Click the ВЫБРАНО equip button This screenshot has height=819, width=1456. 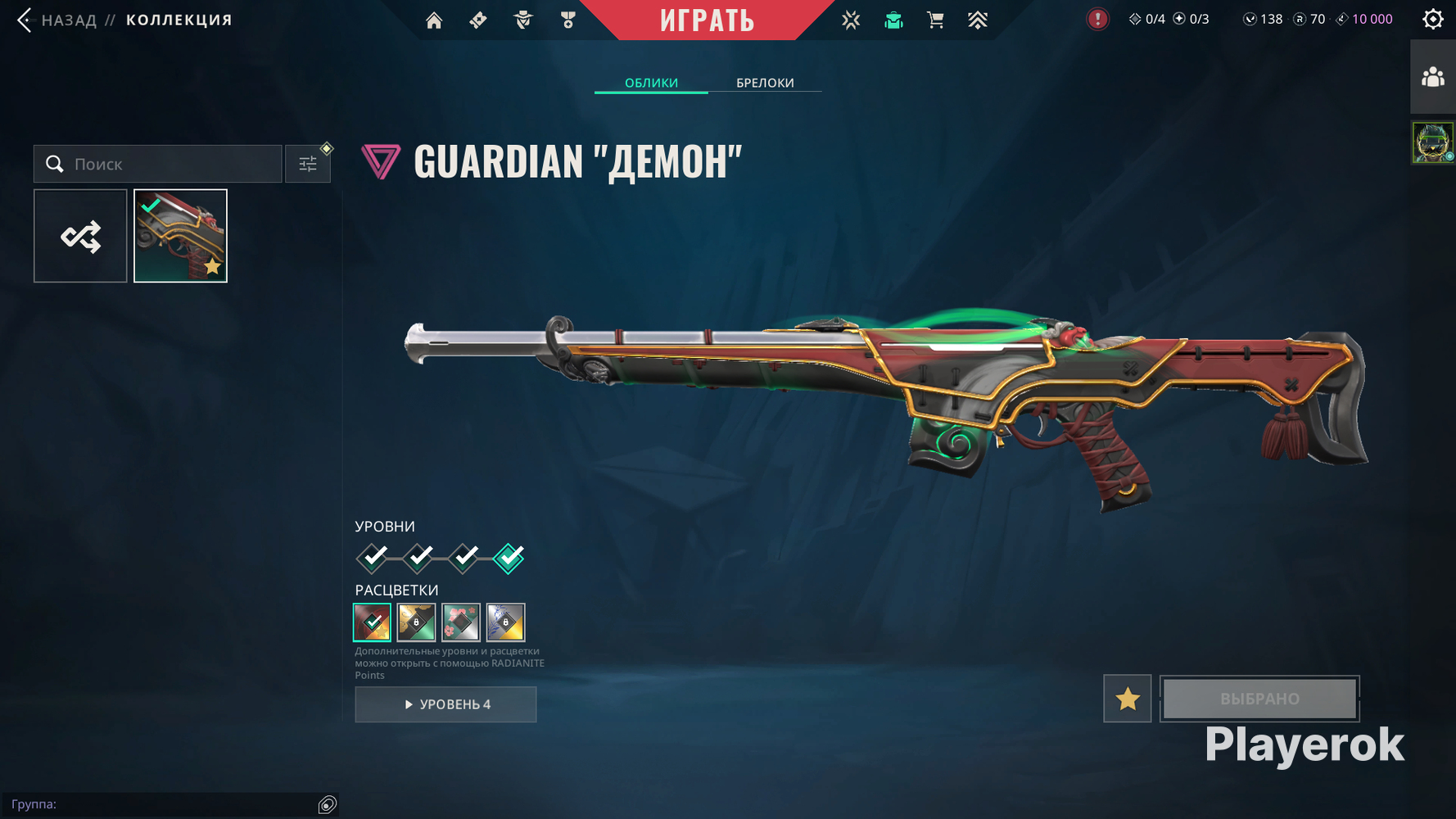pyautogui.click(x=1259, y=699)
